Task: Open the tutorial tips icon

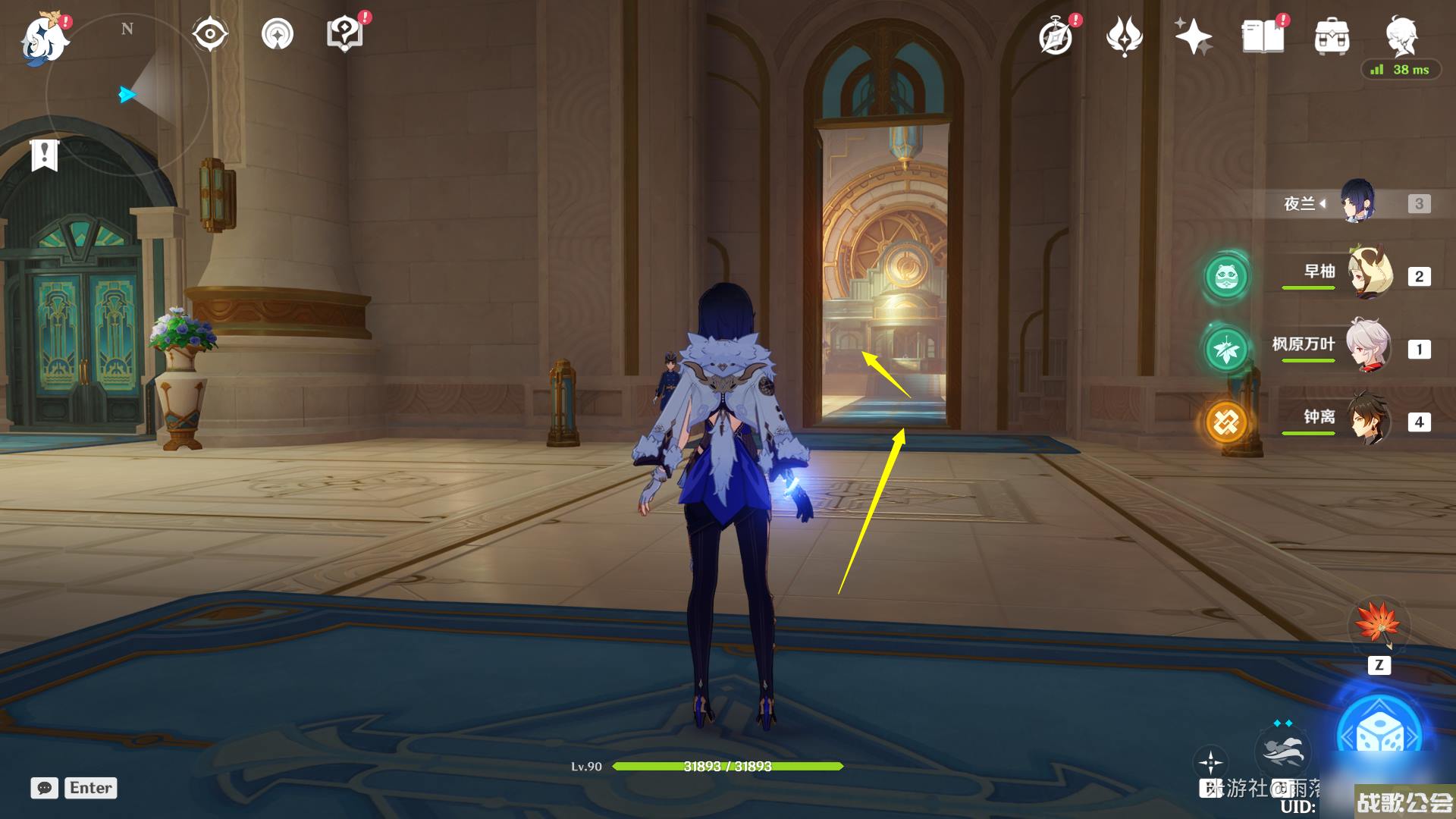Action: [x=344, y=35]
